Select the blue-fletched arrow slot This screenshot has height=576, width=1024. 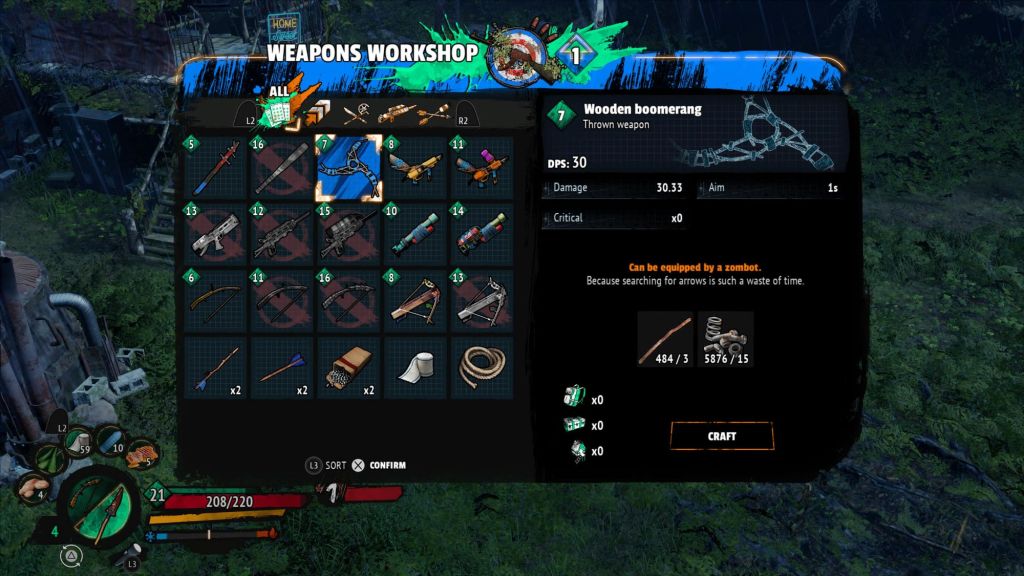pos(281,368)
